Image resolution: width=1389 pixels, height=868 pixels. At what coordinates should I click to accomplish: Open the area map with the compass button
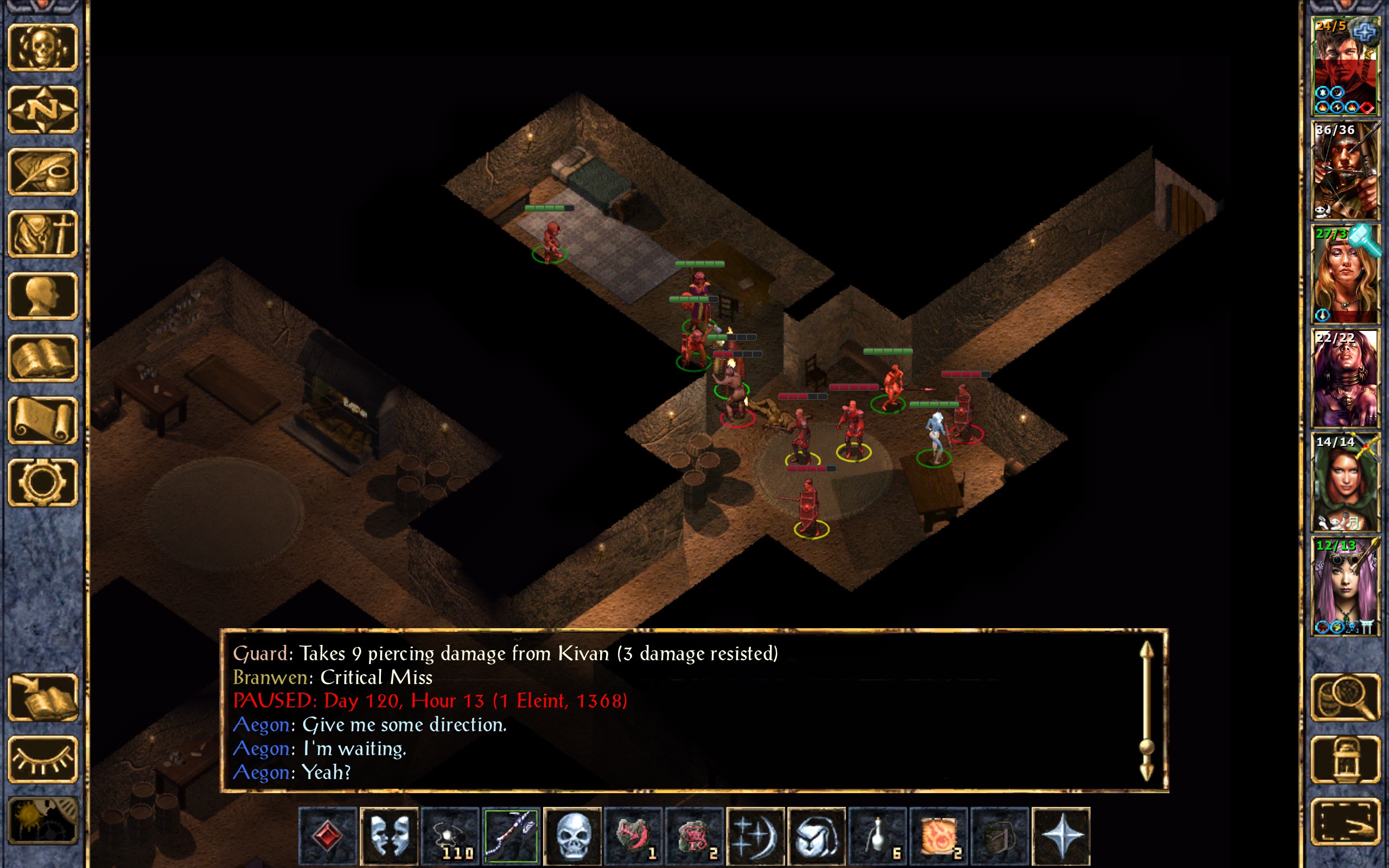[43, 109]
